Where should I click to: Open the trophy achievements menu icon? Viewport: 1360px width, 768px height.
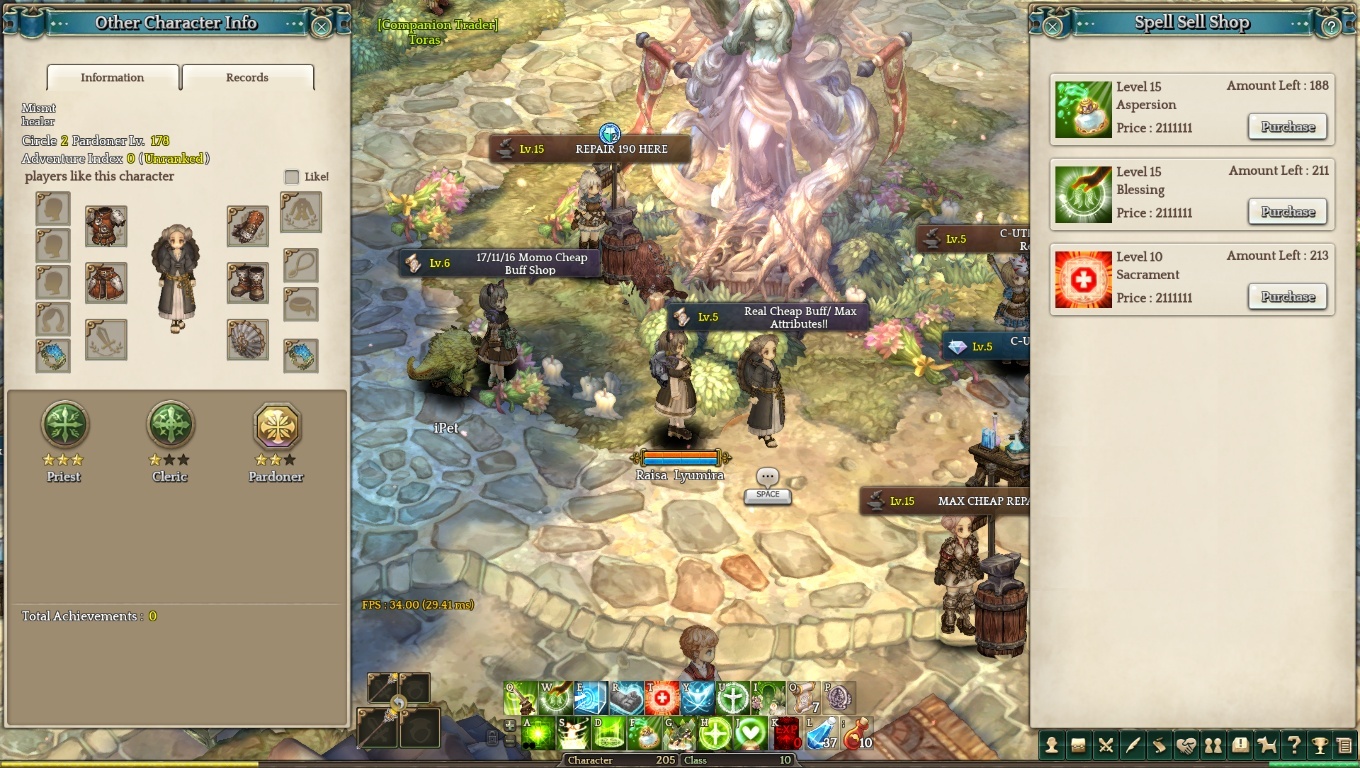(x=1321, y=745)
